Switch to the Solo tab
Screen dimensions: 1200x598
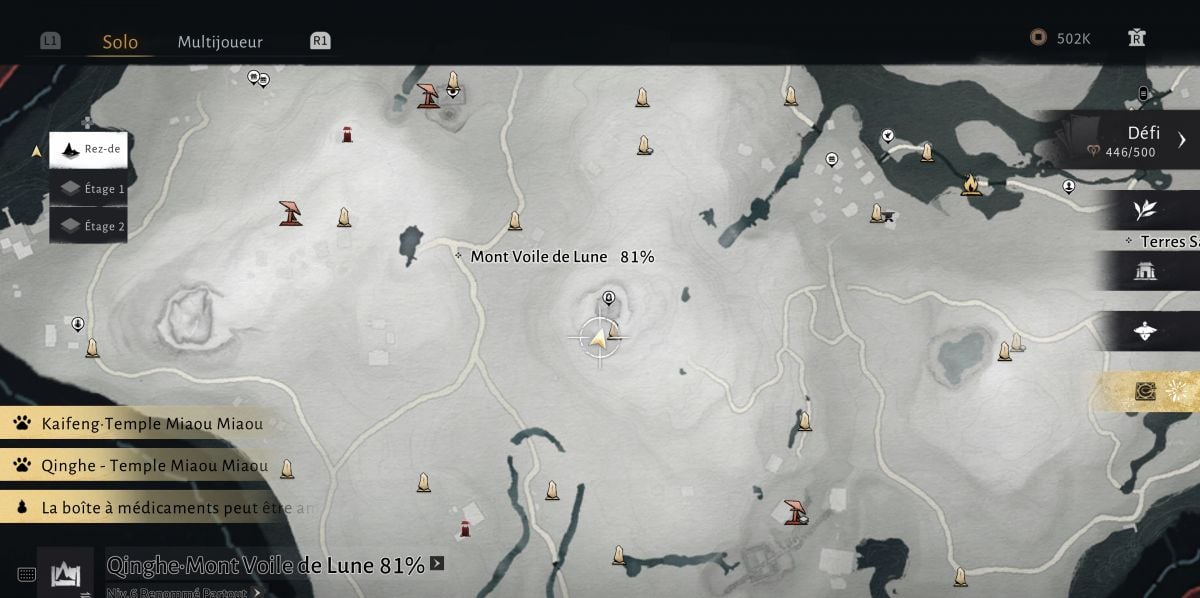(120, 42)
